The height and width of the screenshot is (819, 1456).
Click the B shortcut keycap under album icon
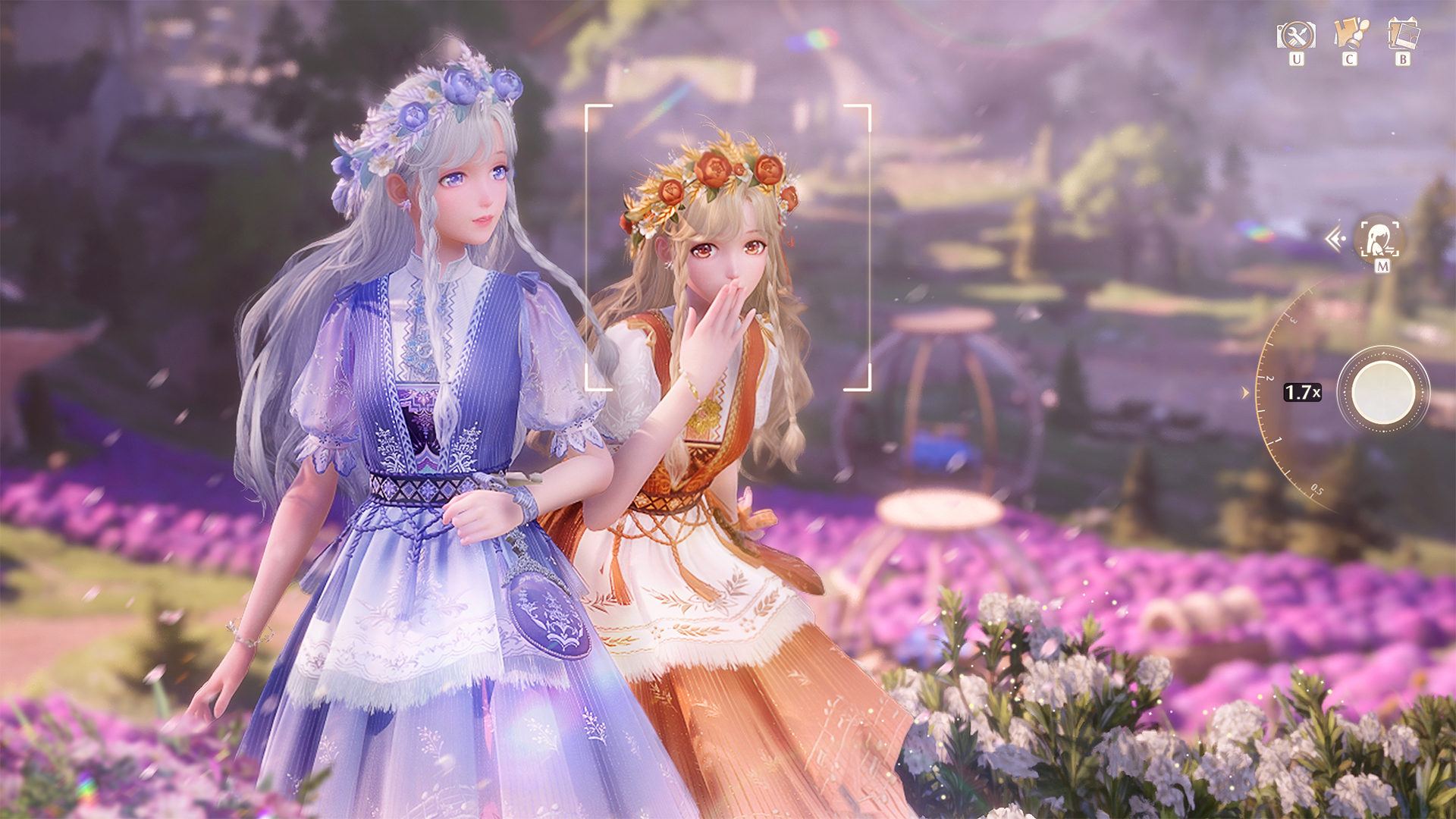1402,60
